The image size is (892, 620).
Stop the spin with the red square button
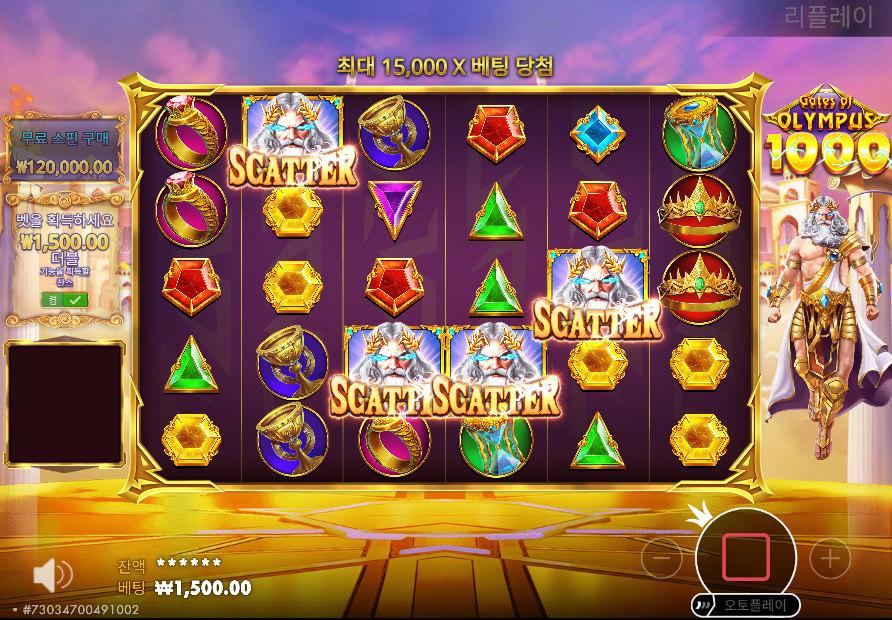point(745,557)
